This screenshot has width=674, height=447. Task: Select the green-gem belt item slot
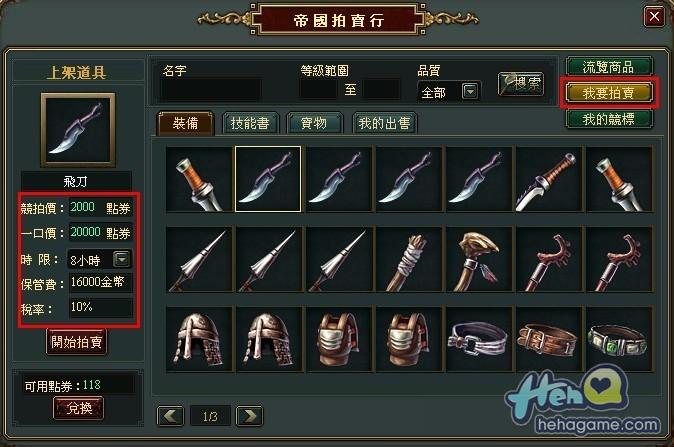(618, 339)
